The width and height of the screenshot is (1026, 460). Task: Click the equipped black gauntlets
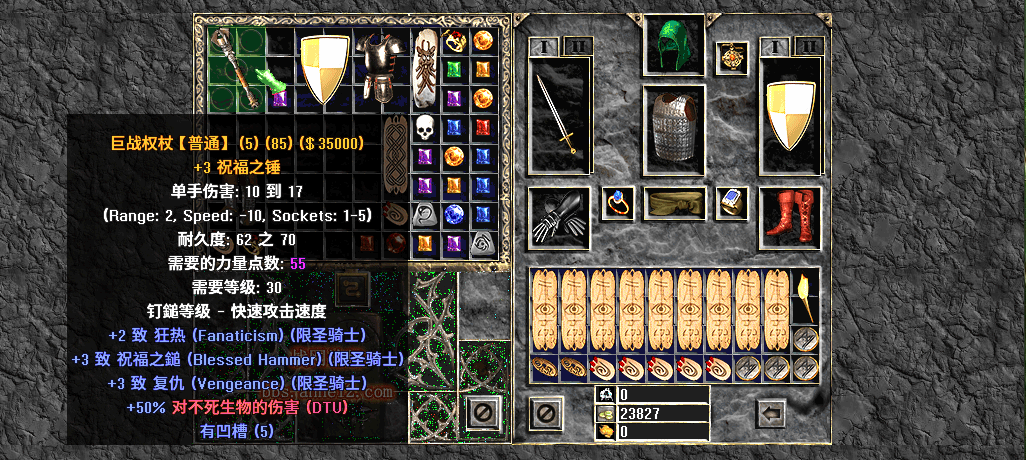[x=557, y=214]
